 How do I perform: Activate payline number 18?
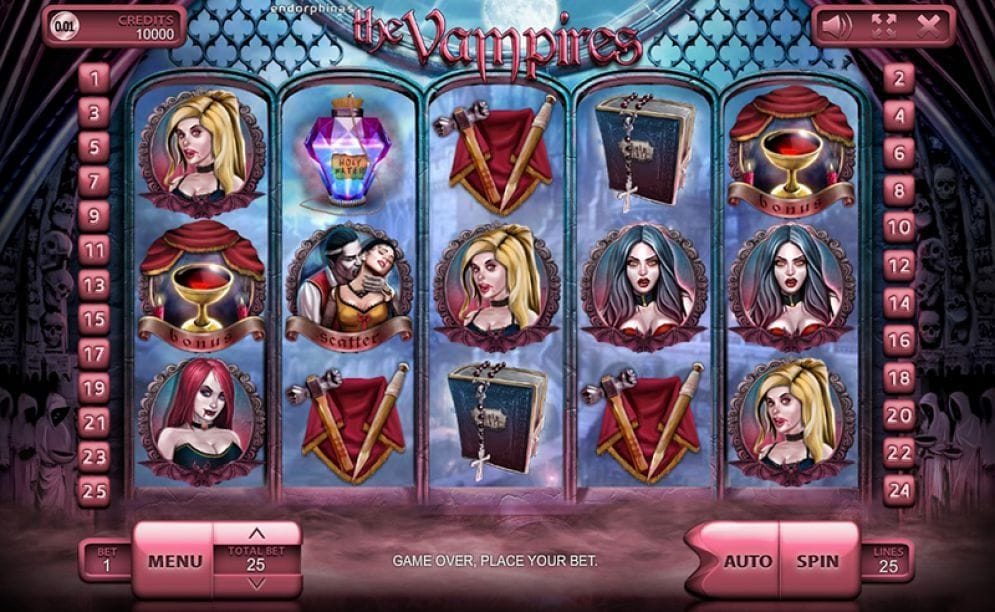(899, 377)
